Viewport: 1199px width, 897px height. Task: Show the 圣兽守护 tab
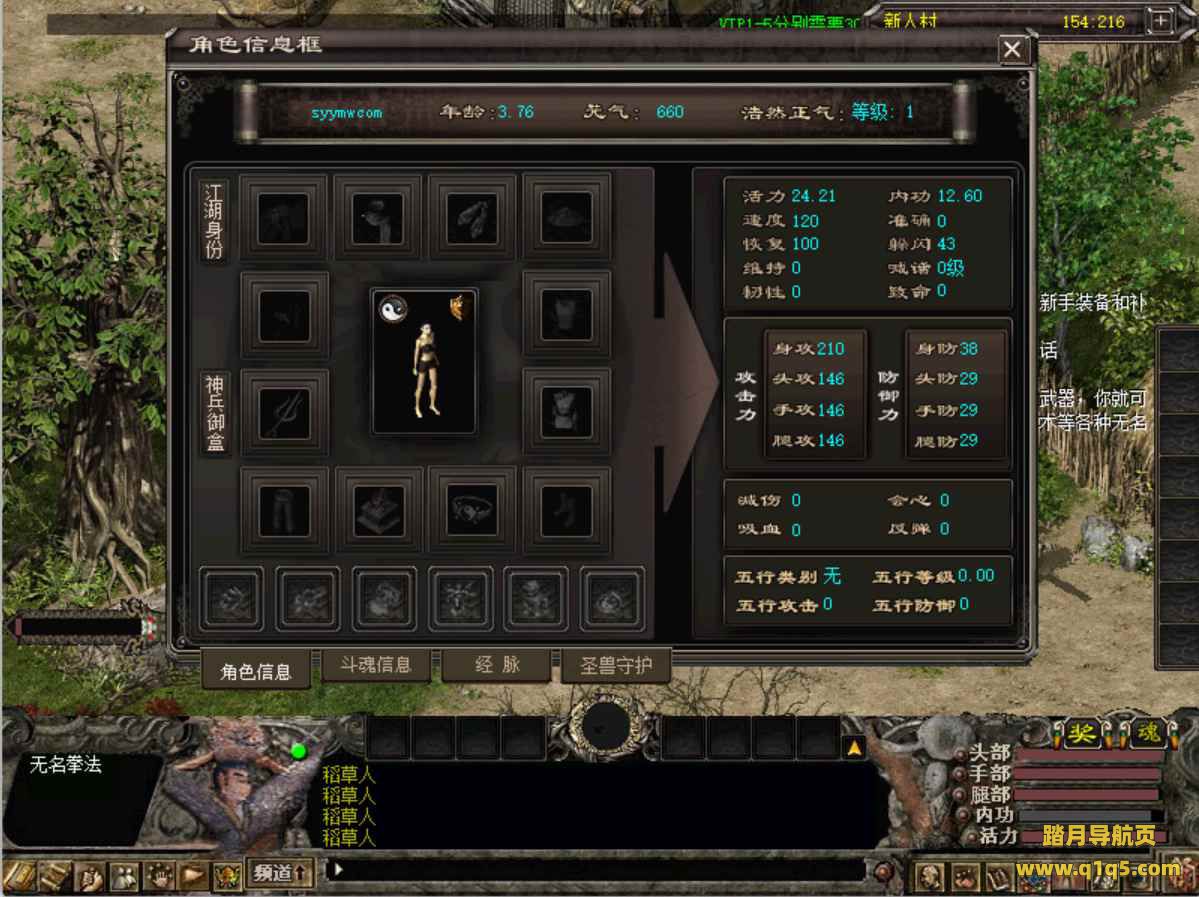pos(615,665)
